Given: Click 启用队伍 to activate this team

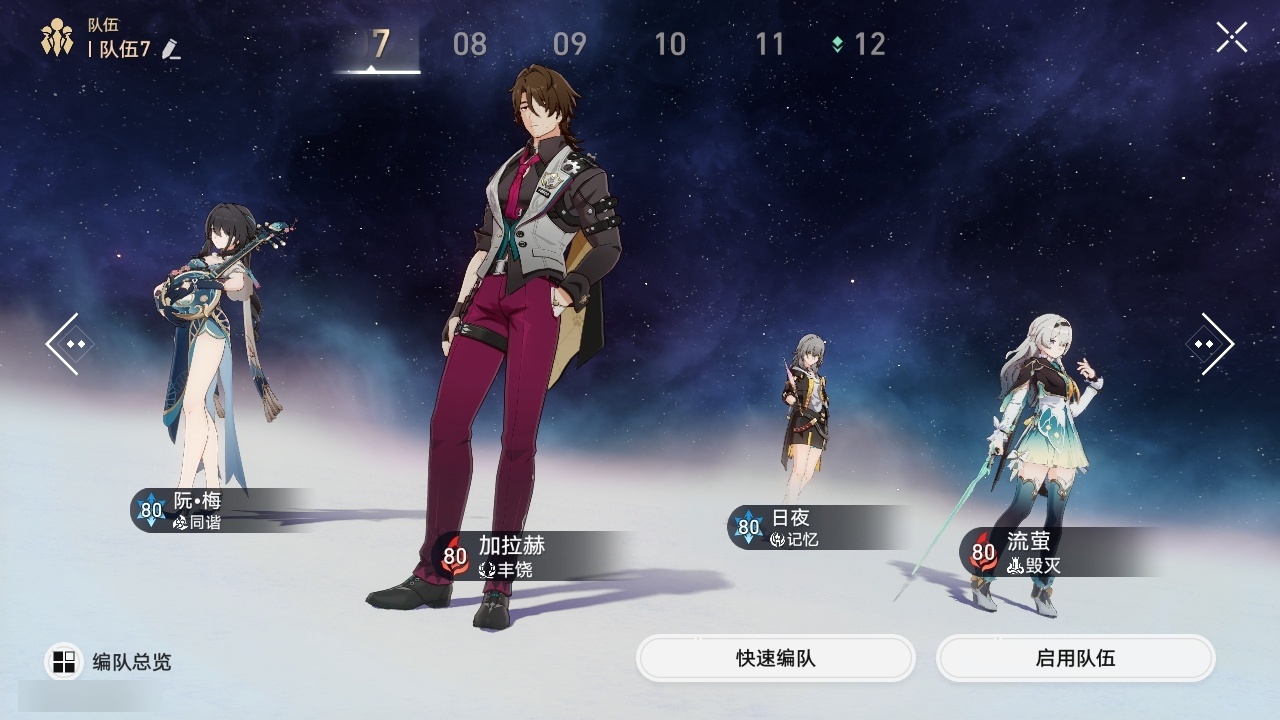Looking at the screenshot, I should click(x=1075, y=658).
